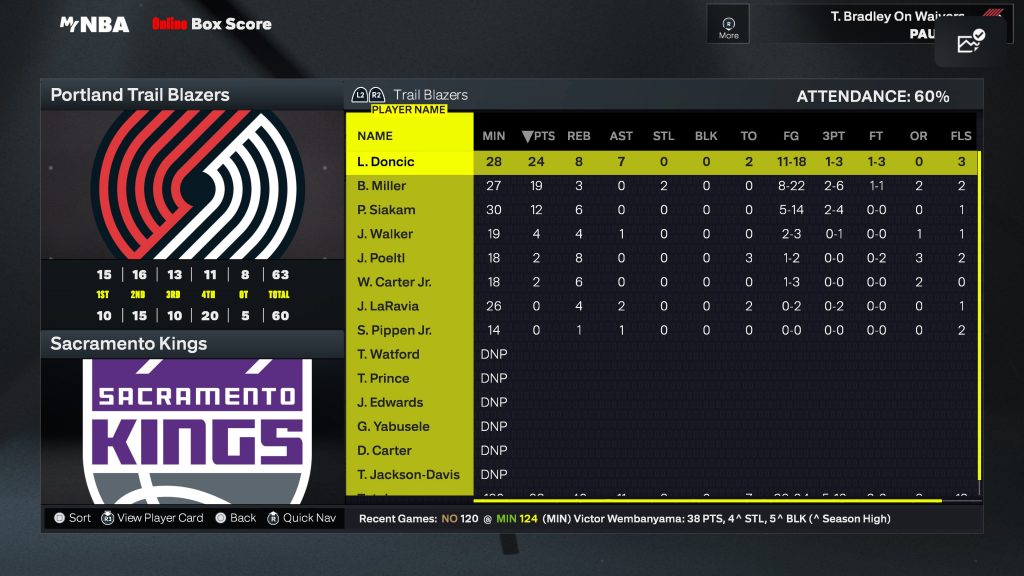Pick W. Carter Jr. from the list

[x=394, y=282]
